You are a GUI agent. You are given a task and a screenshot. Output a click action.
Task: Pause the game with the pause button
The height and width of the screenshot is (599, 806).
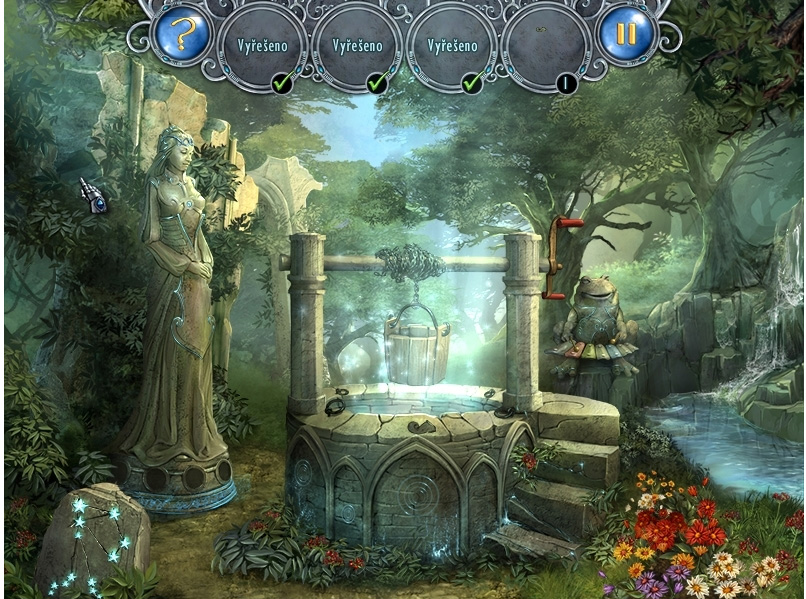[626, 35]
